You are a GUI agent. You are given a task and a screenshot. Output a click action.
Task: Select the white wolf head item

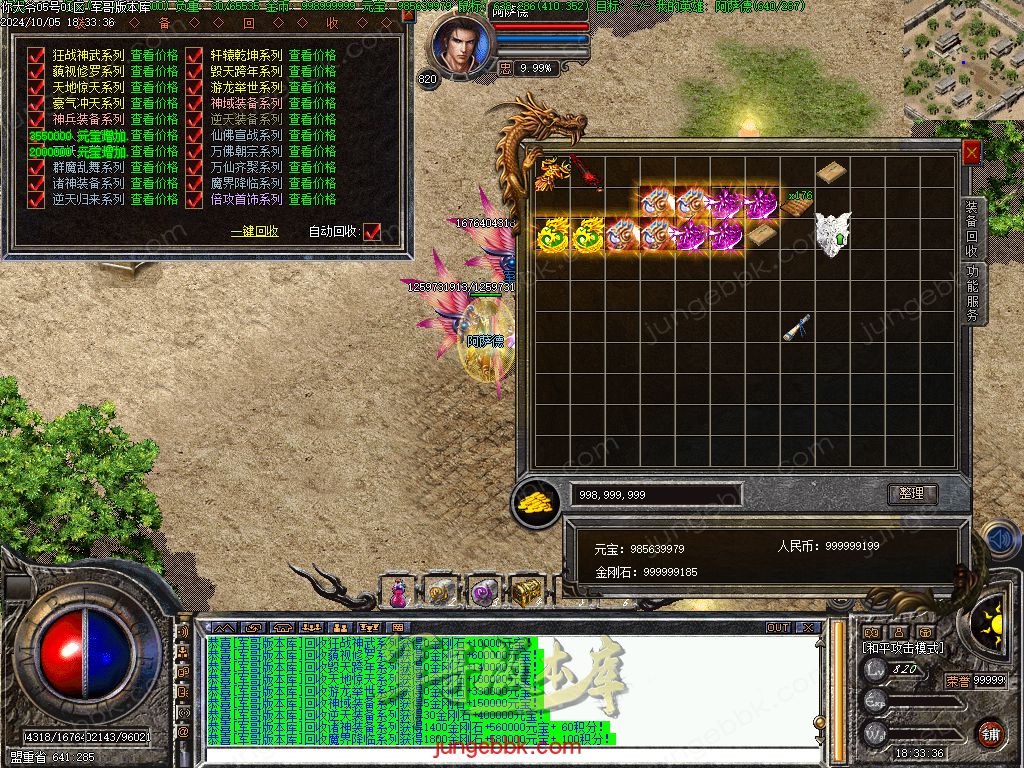pos(831,234)
